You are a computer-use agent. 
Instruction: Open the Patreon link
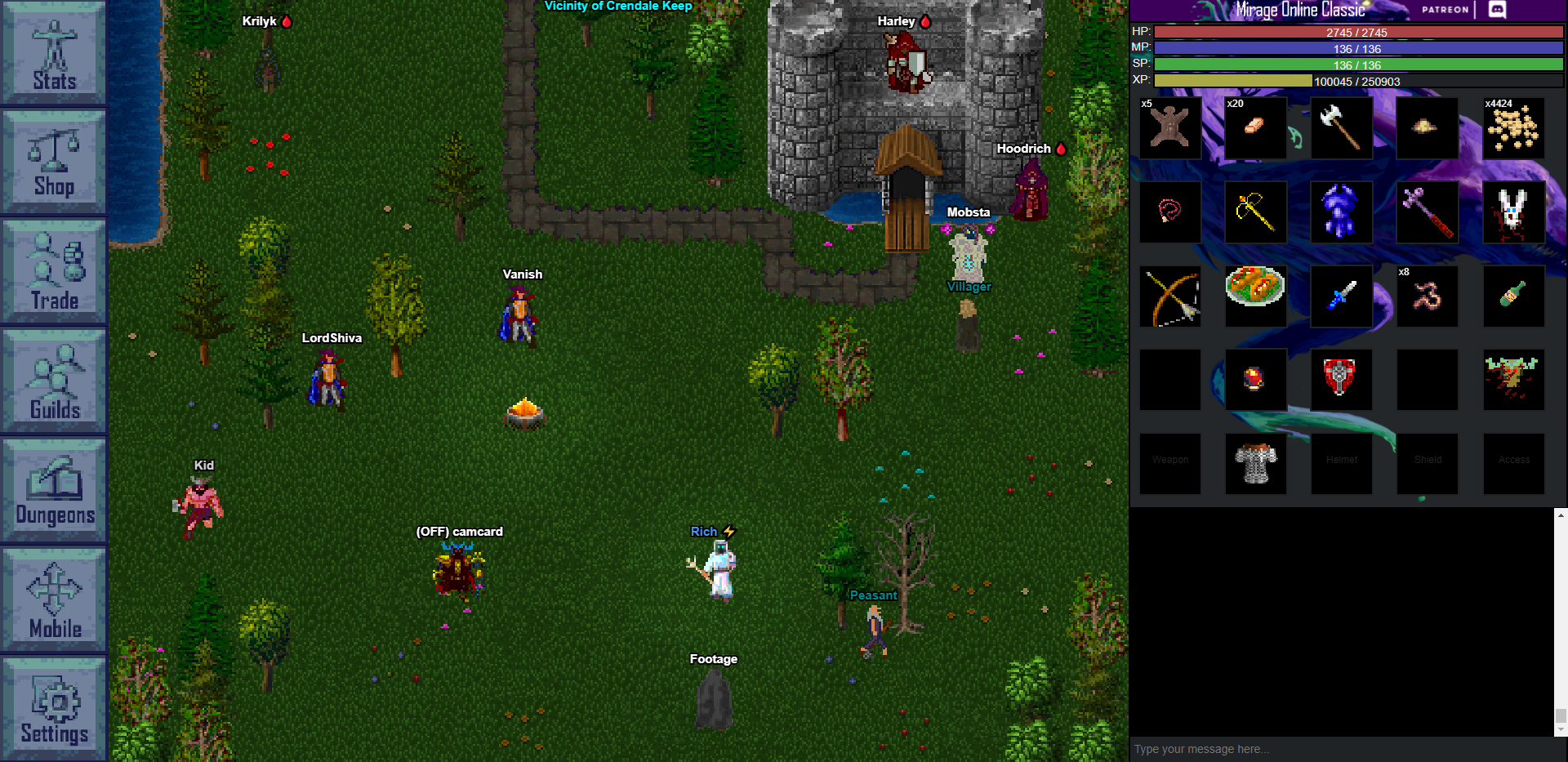tap(1444, 10)
